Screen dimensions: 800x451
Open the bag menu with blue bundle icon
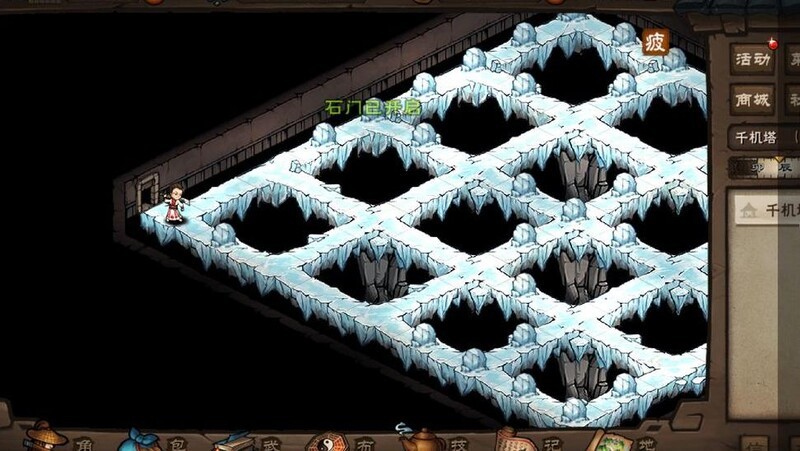coord(140,438)
